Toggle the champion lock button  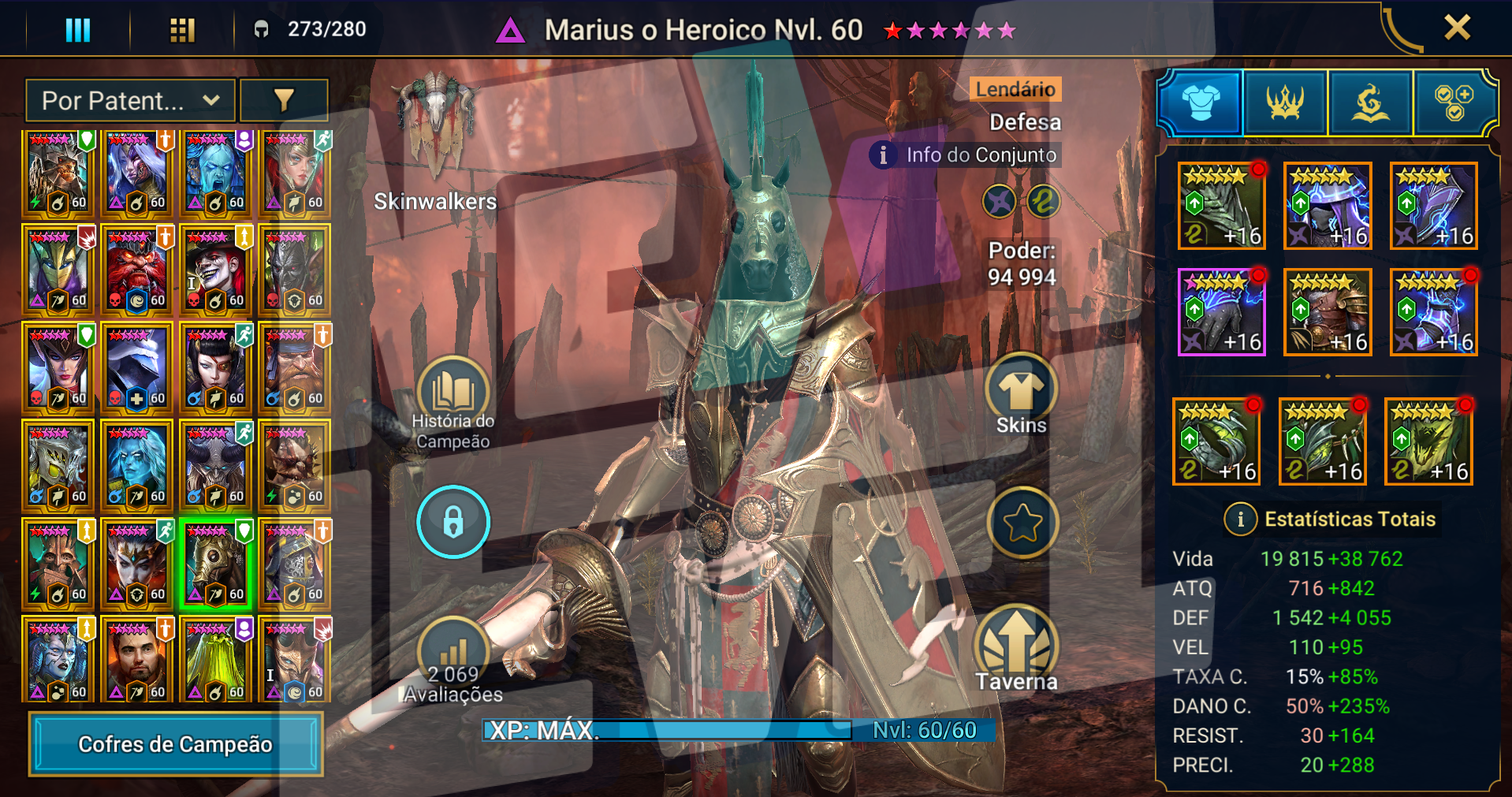(x=453, y=522)
